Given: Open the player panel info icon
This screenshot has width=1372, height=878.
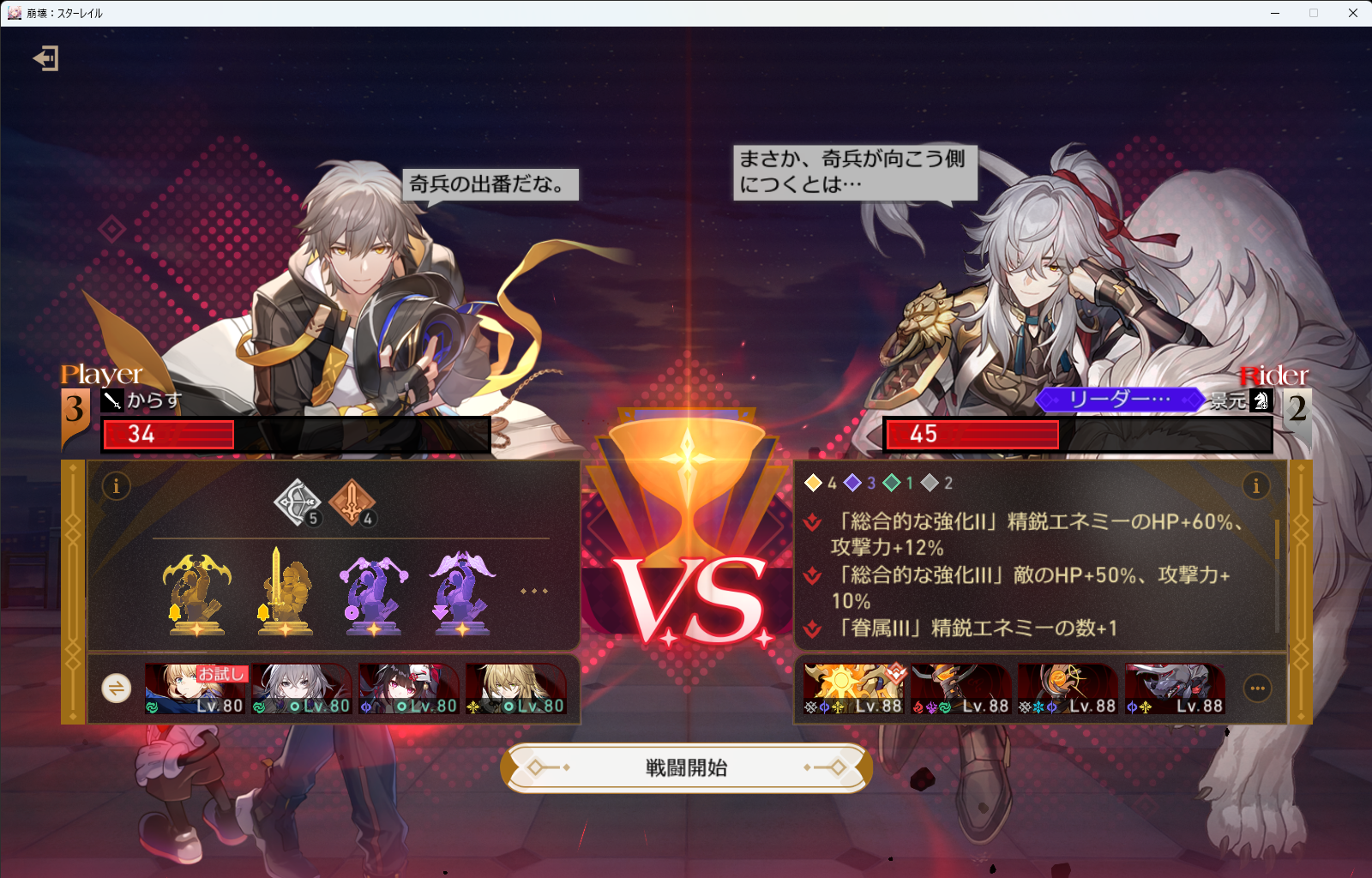Looking at the screenshot, I should tap(117, 486).
